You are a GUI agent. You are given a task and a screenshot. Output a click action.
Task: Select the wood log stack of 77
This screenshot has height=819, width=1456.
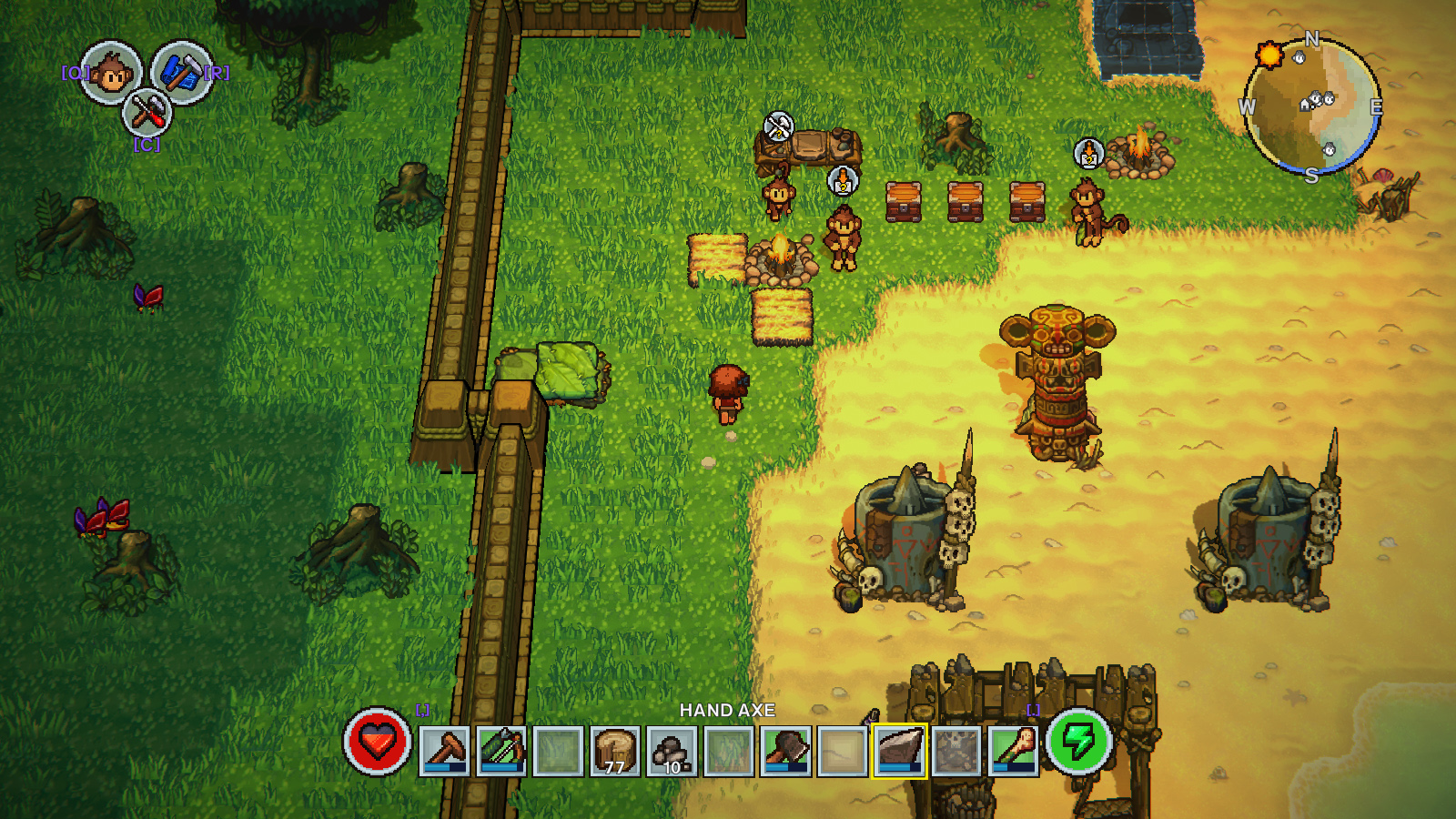(x=615, y=751)
